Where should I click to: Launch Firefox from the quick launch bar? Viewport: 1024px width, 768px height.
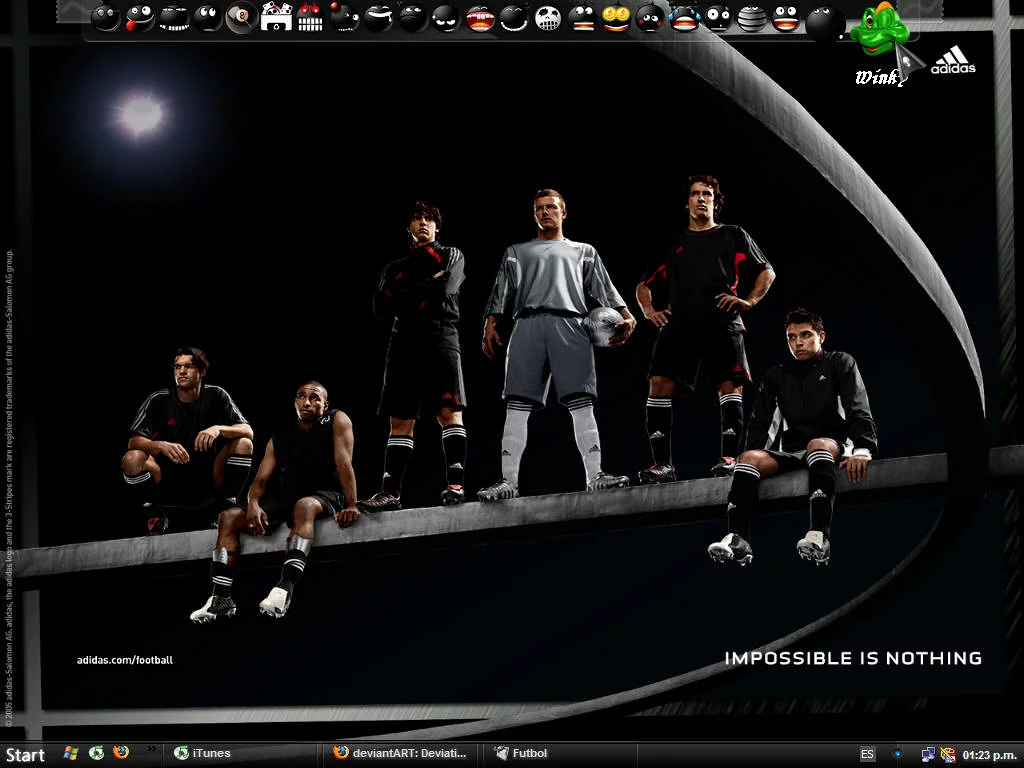[121, 753]
